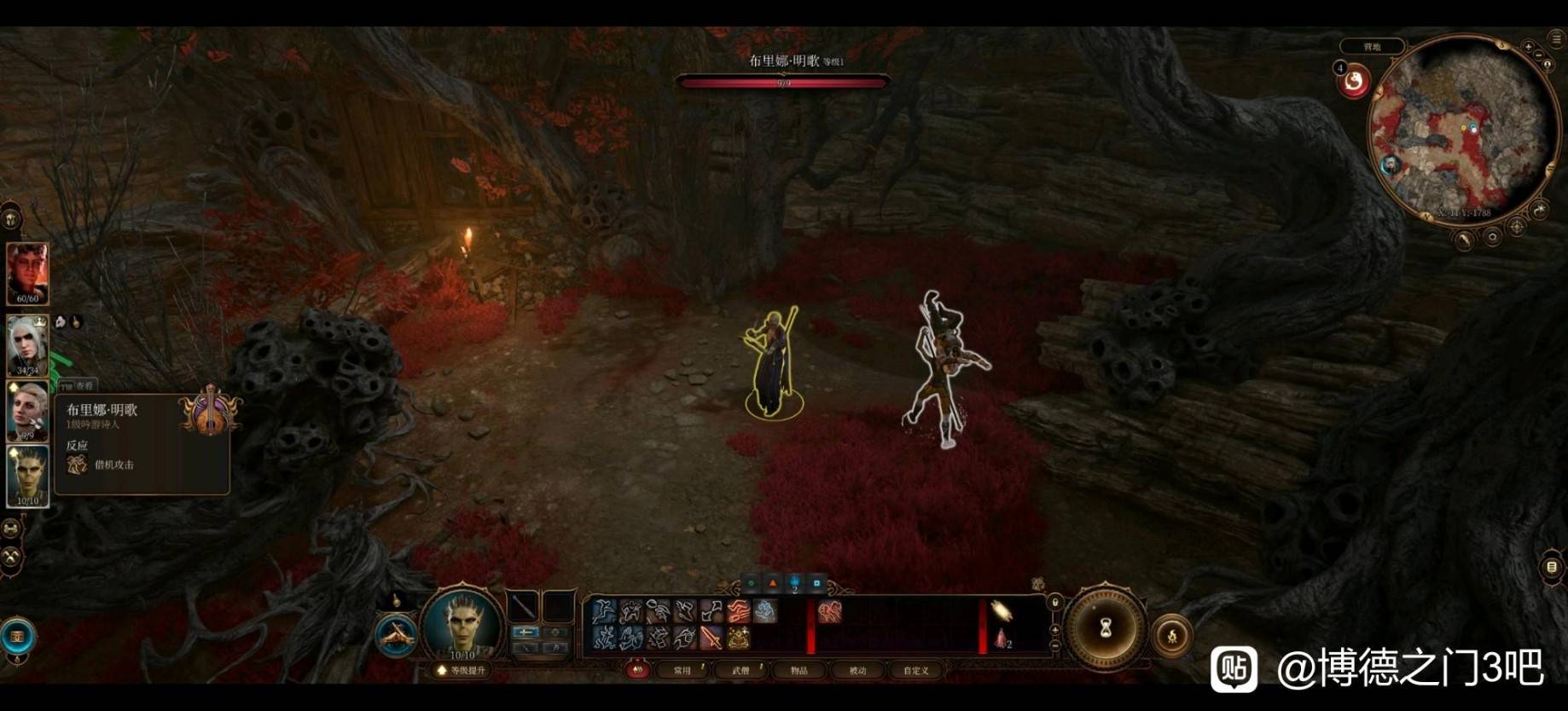Screen dimensions: 1568x711
Task: Zoom in the minimap with plus button
Action: [x=1529, y=46]
